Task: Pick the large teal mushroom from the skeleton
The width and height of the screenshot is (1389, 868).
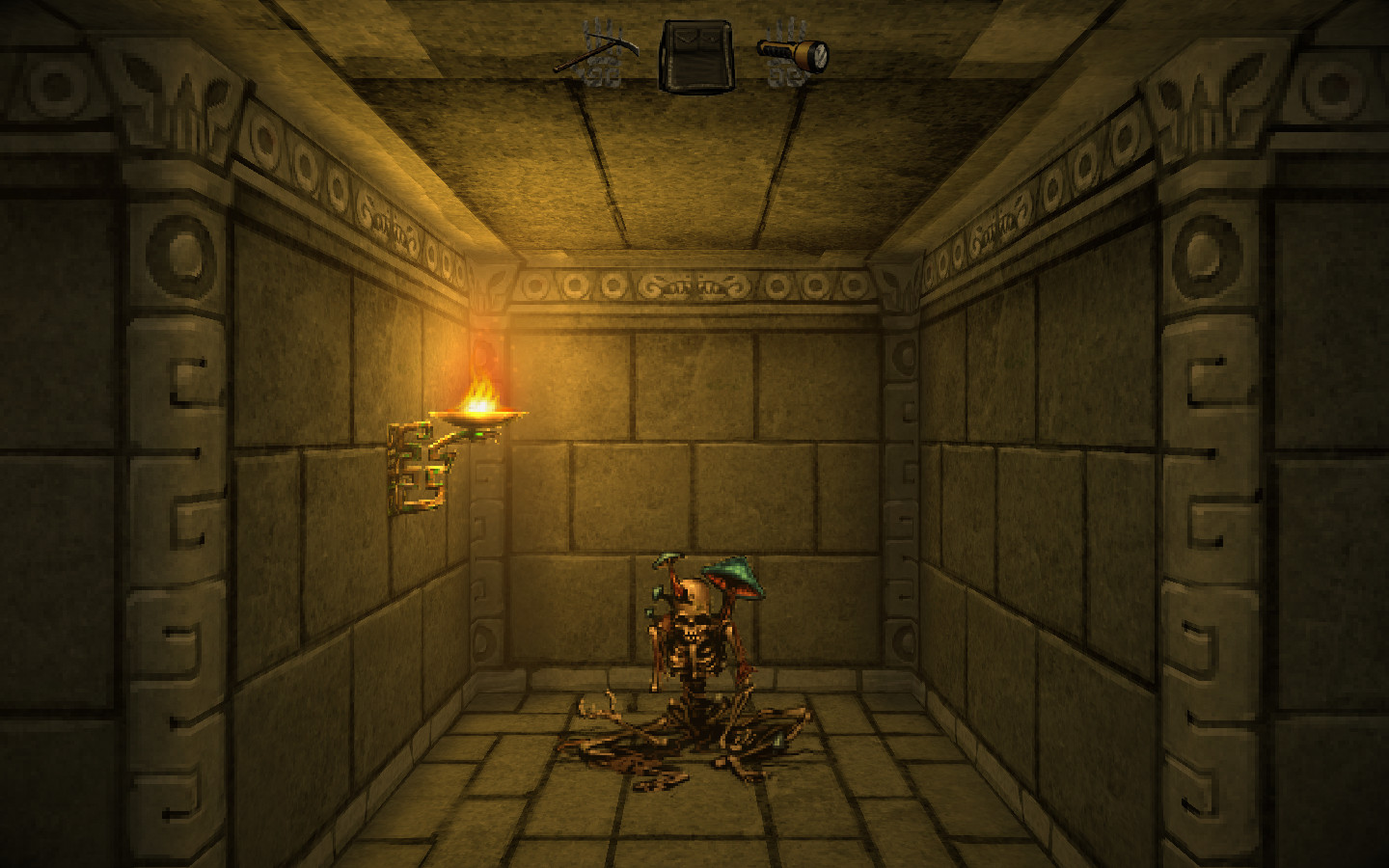Action: pos(732,574)
